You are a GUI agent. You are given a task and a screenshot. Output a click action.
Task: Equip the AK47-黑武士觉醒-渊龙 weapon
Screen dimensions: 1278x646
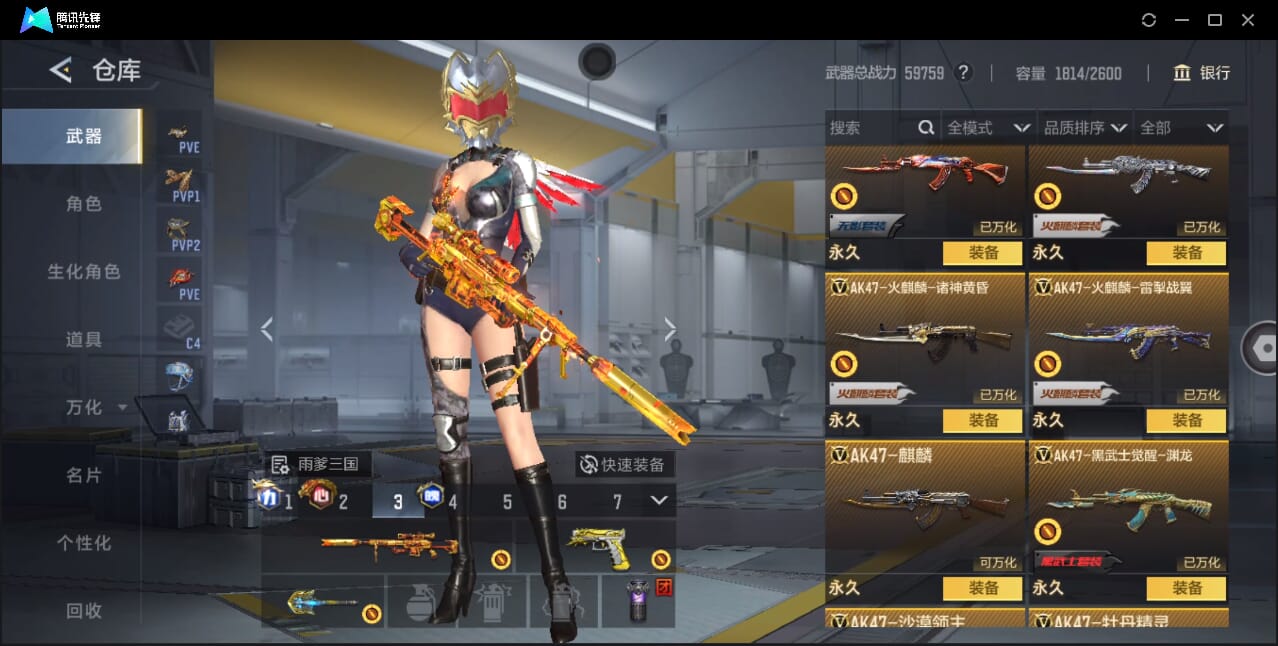tap(1186, 589)
